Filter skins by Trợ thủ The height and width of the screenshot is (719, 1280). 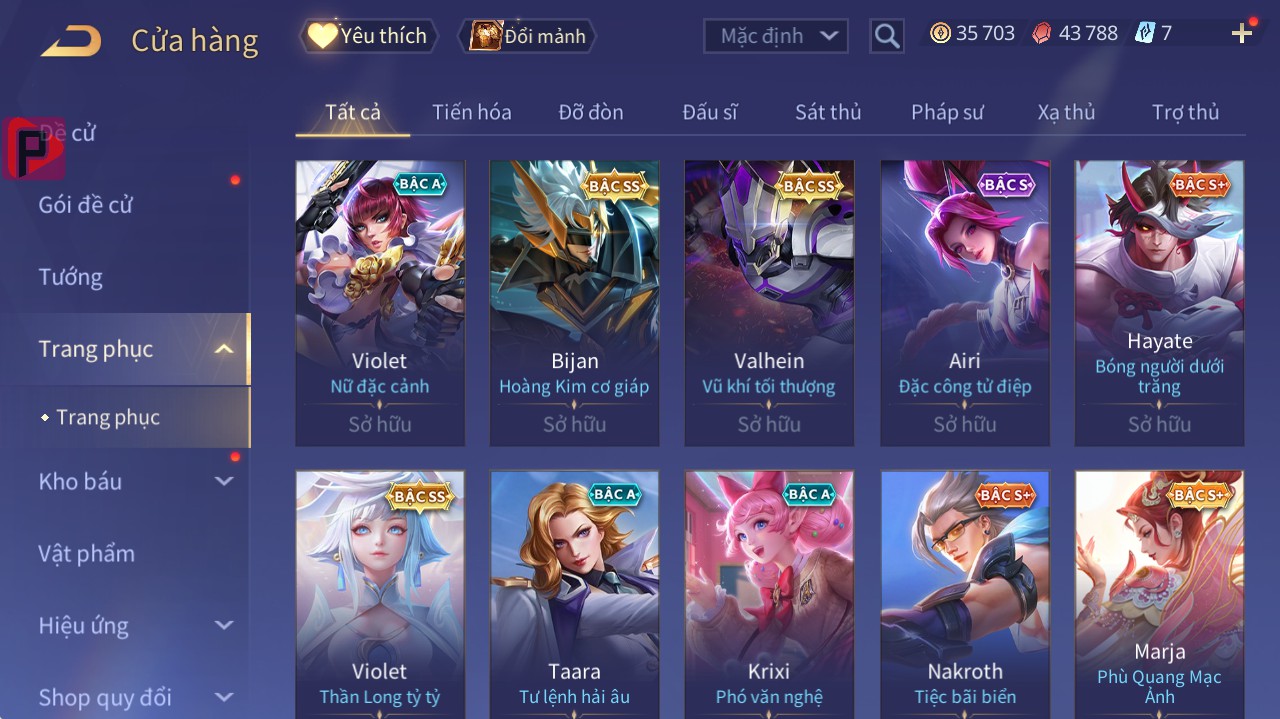pos(1185,112)
